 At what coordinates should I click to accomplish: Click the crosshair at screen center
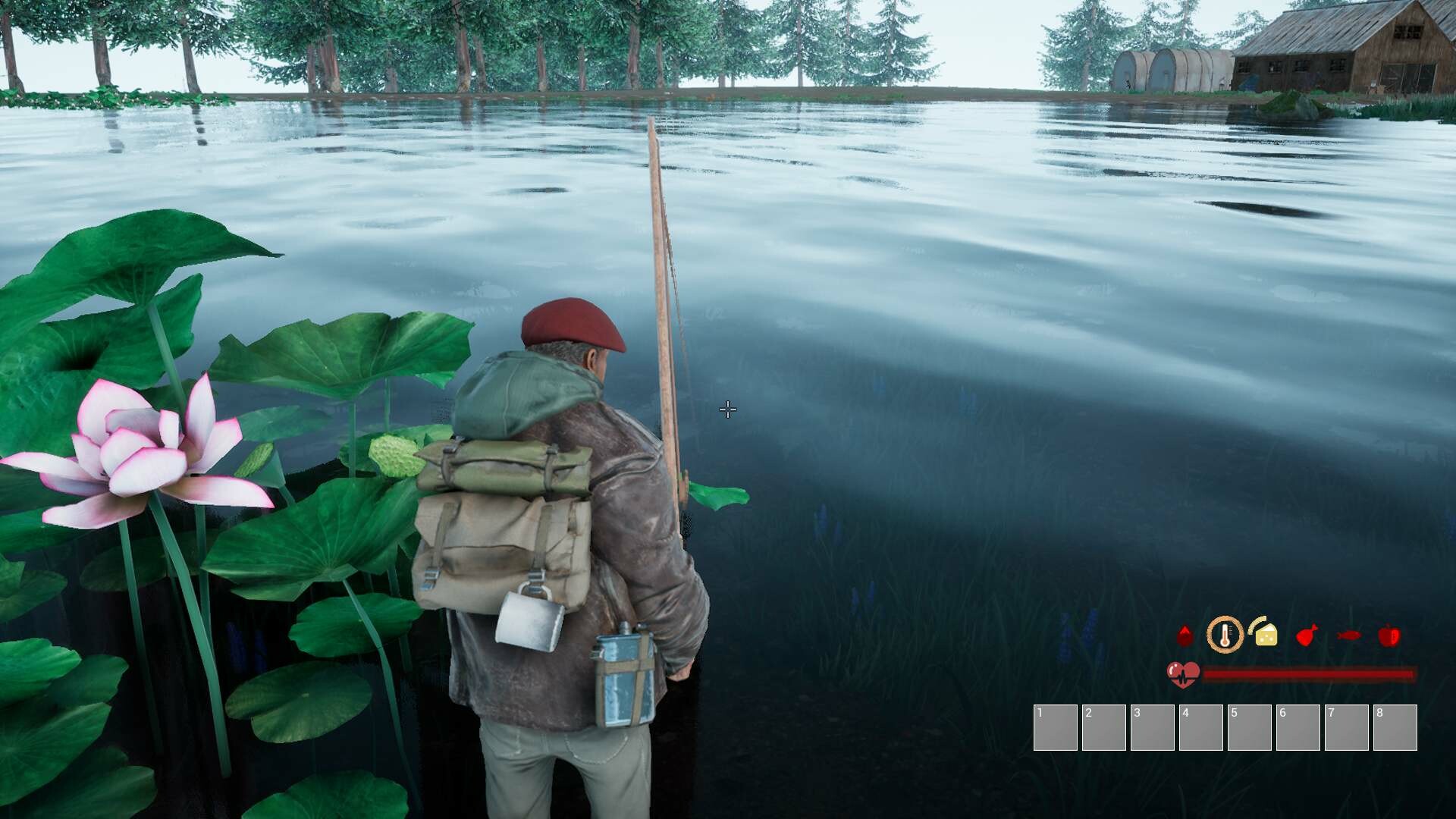coord(727,409)
